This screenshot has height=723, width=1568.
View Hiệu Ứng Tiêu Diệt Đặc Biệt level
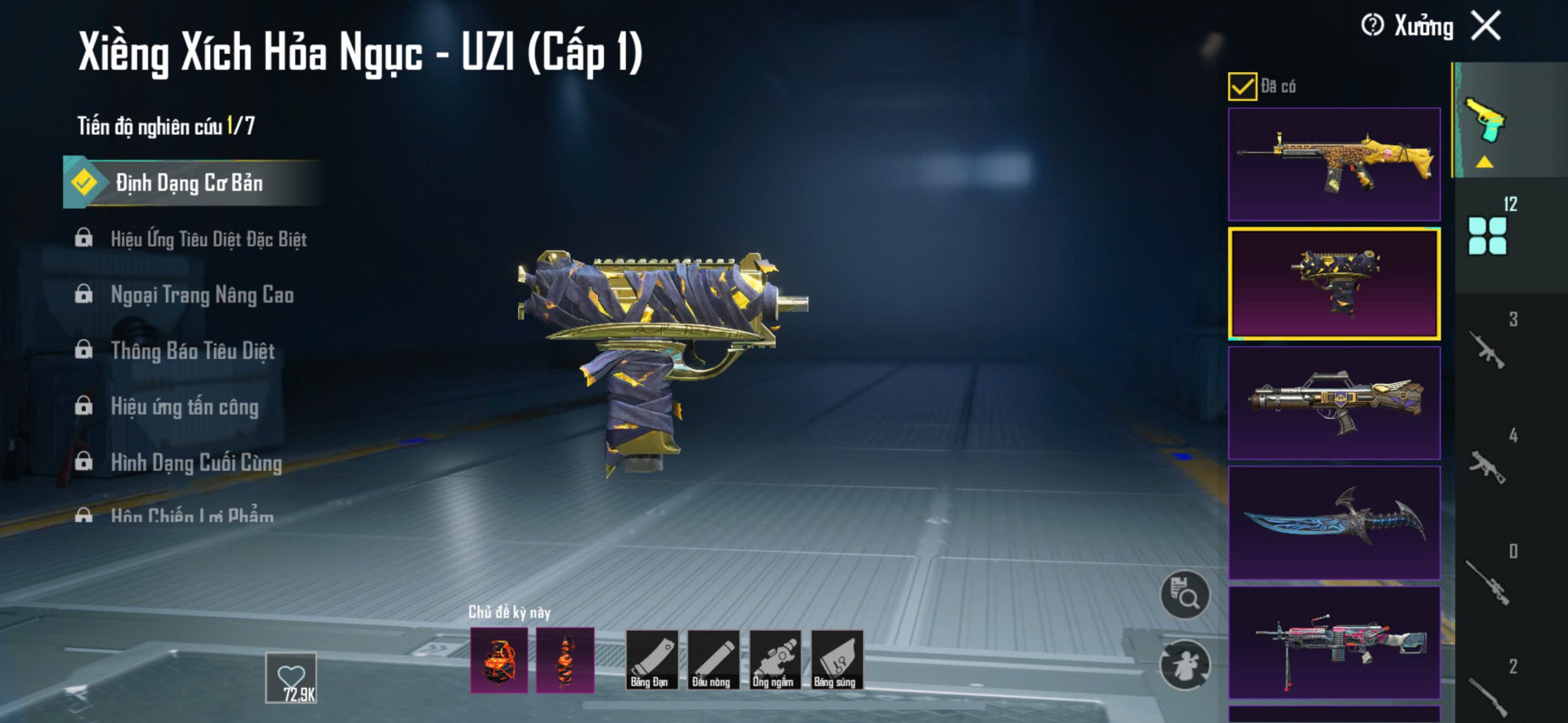[208, 239]
